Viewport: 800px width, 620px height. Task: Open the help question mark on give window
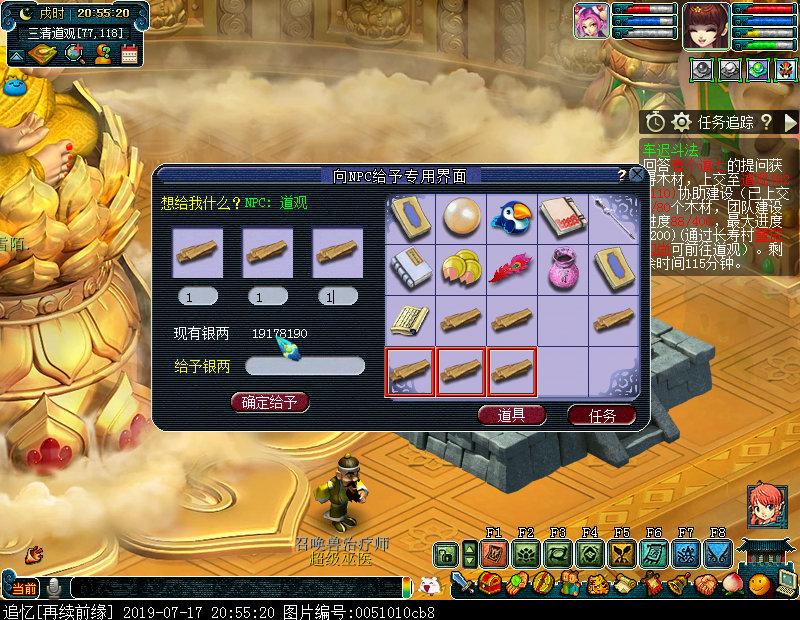pyautogui.click(x=622, y=175)
